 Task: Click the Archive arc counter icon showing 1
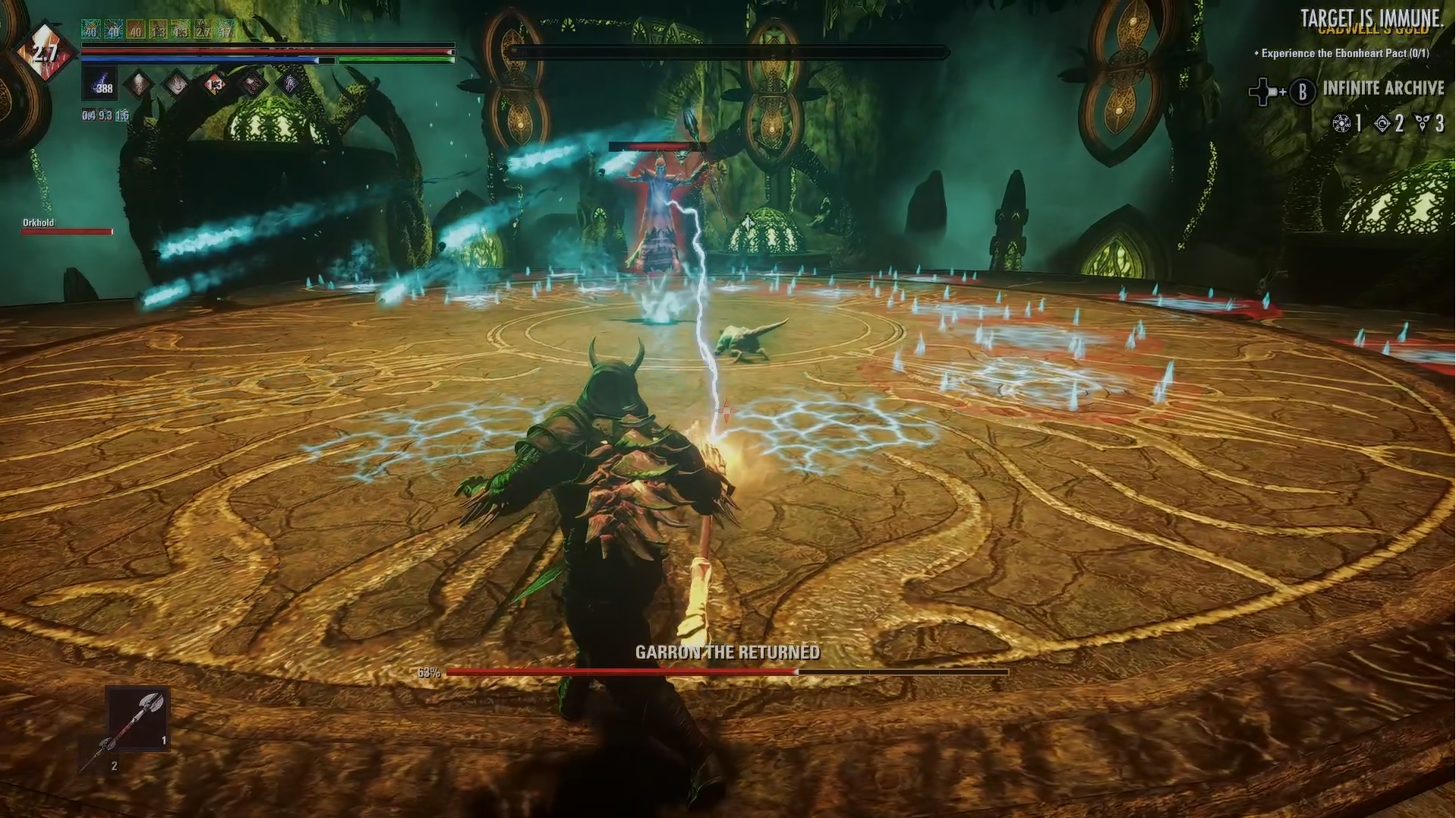(1342, 124)
